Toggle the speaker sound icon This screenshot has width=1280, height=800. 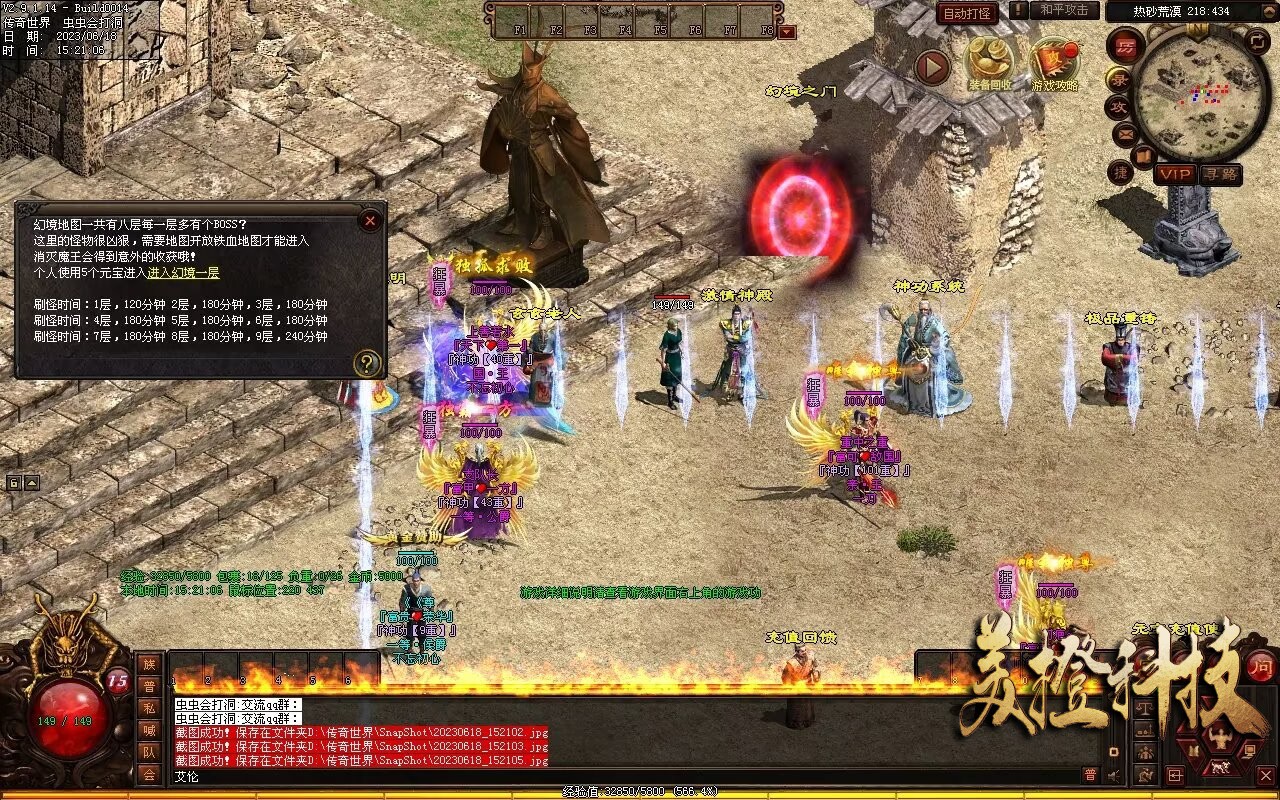pyautogui.click(x=1113, y=774)
